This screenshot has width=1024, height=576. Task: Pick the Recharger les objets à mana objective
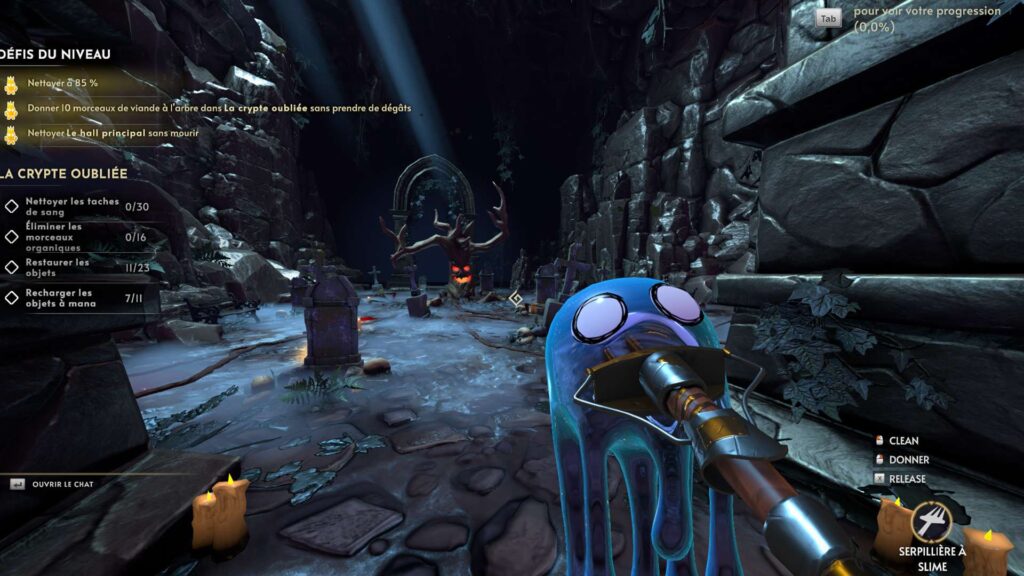62,298
